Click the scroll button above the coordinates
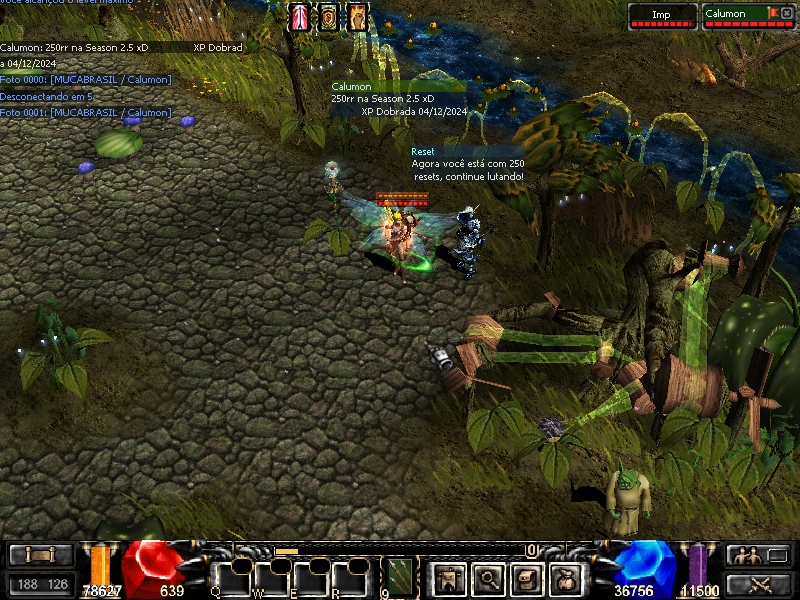This screenshot has height=600, width=800. 41,555
